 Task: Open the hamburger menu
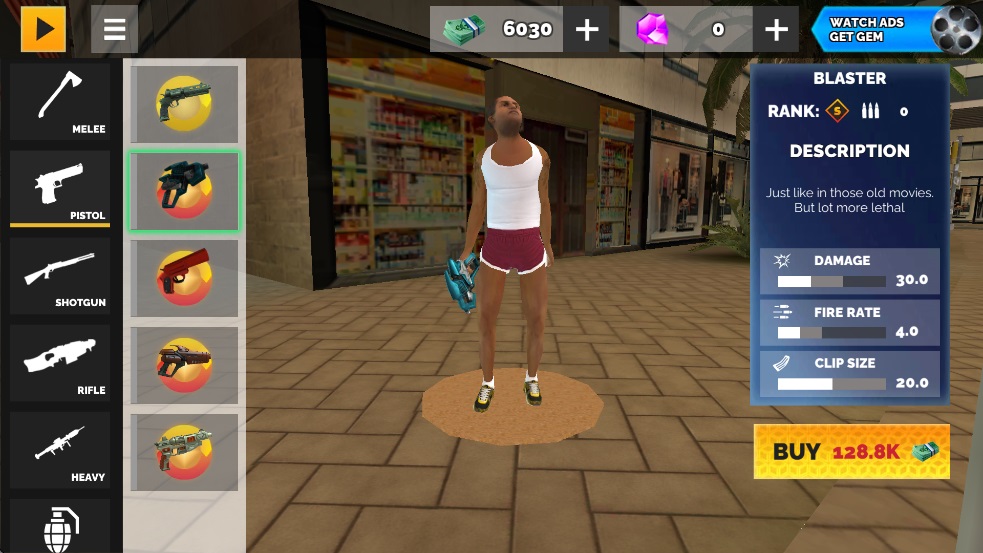pos(114,29)
